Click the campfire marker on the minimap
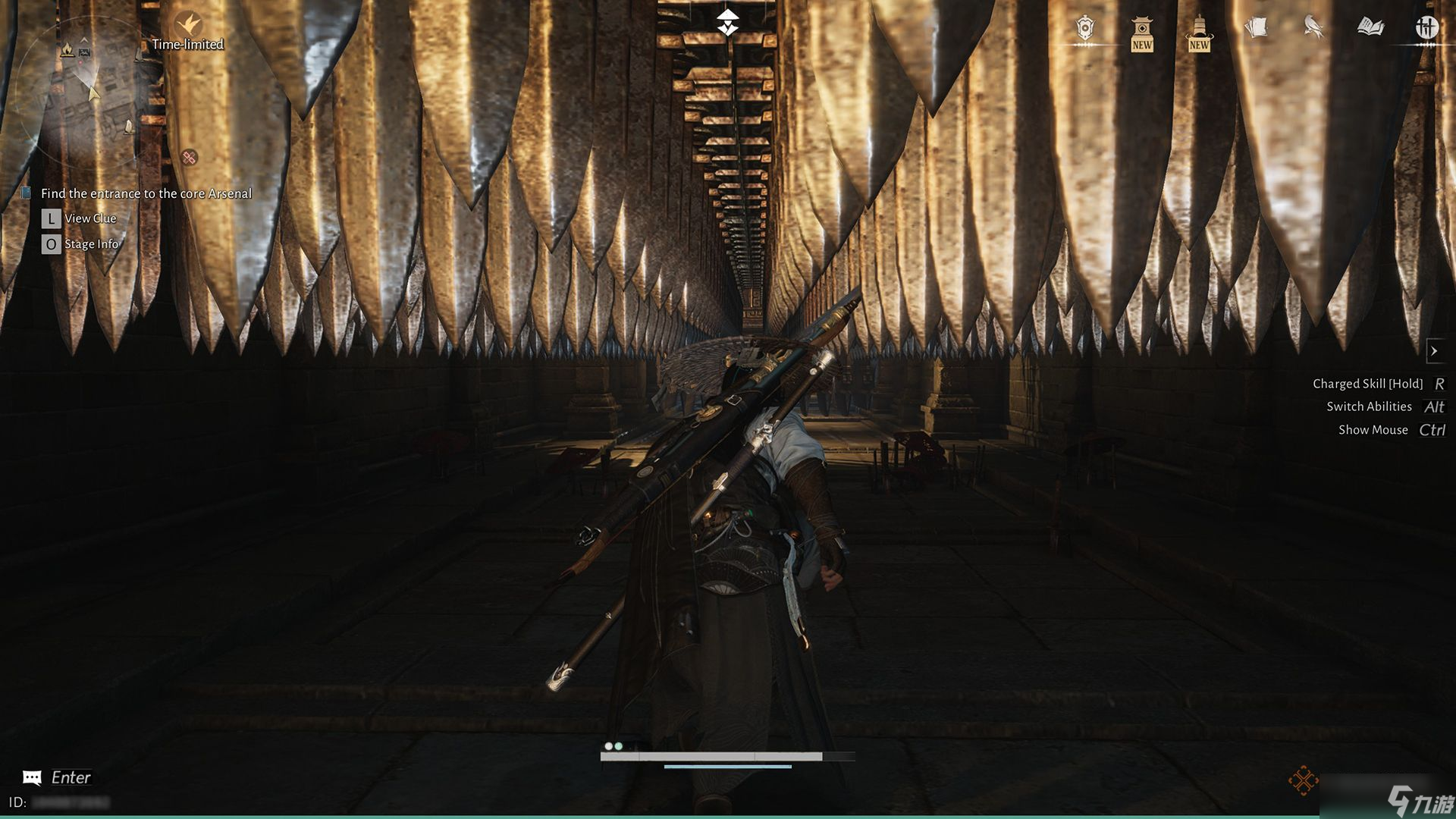This screenshot has width=1456, height=819. (x=67, y=50)
